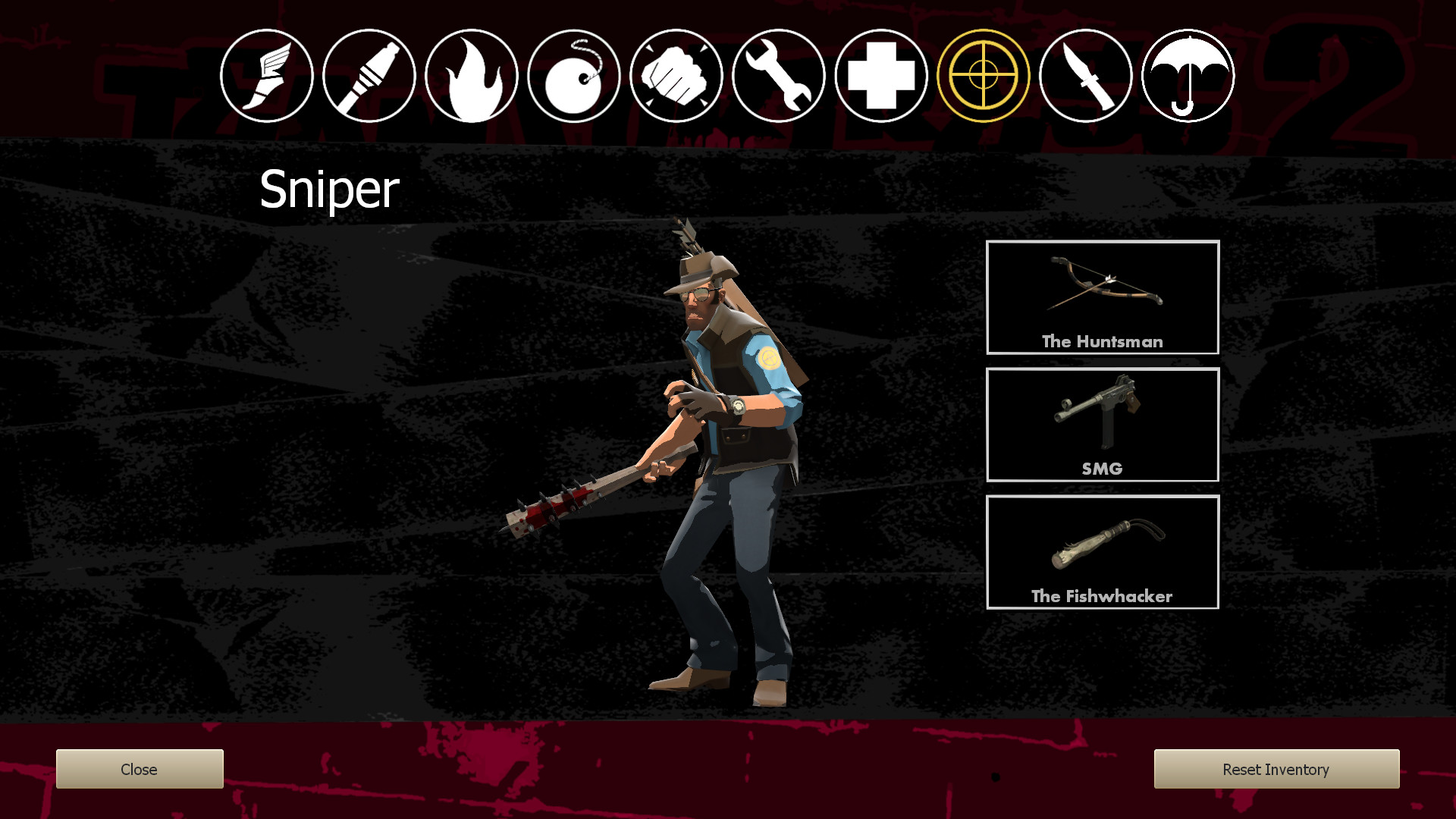Click The Huntsman weapon label

pos(1102,342)
